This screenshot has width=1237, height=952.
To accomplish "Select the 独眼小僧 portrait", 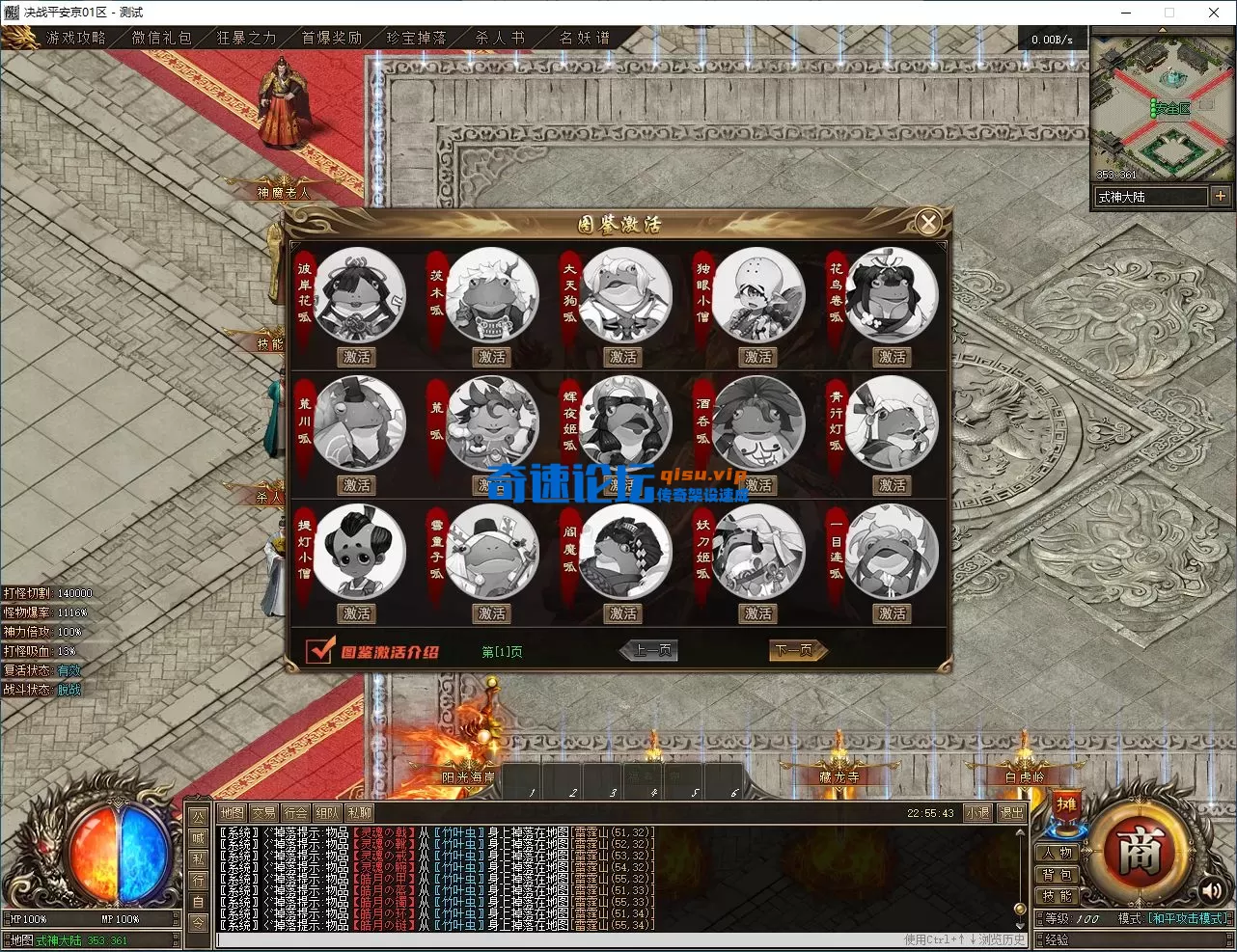I will click(758, 293).
